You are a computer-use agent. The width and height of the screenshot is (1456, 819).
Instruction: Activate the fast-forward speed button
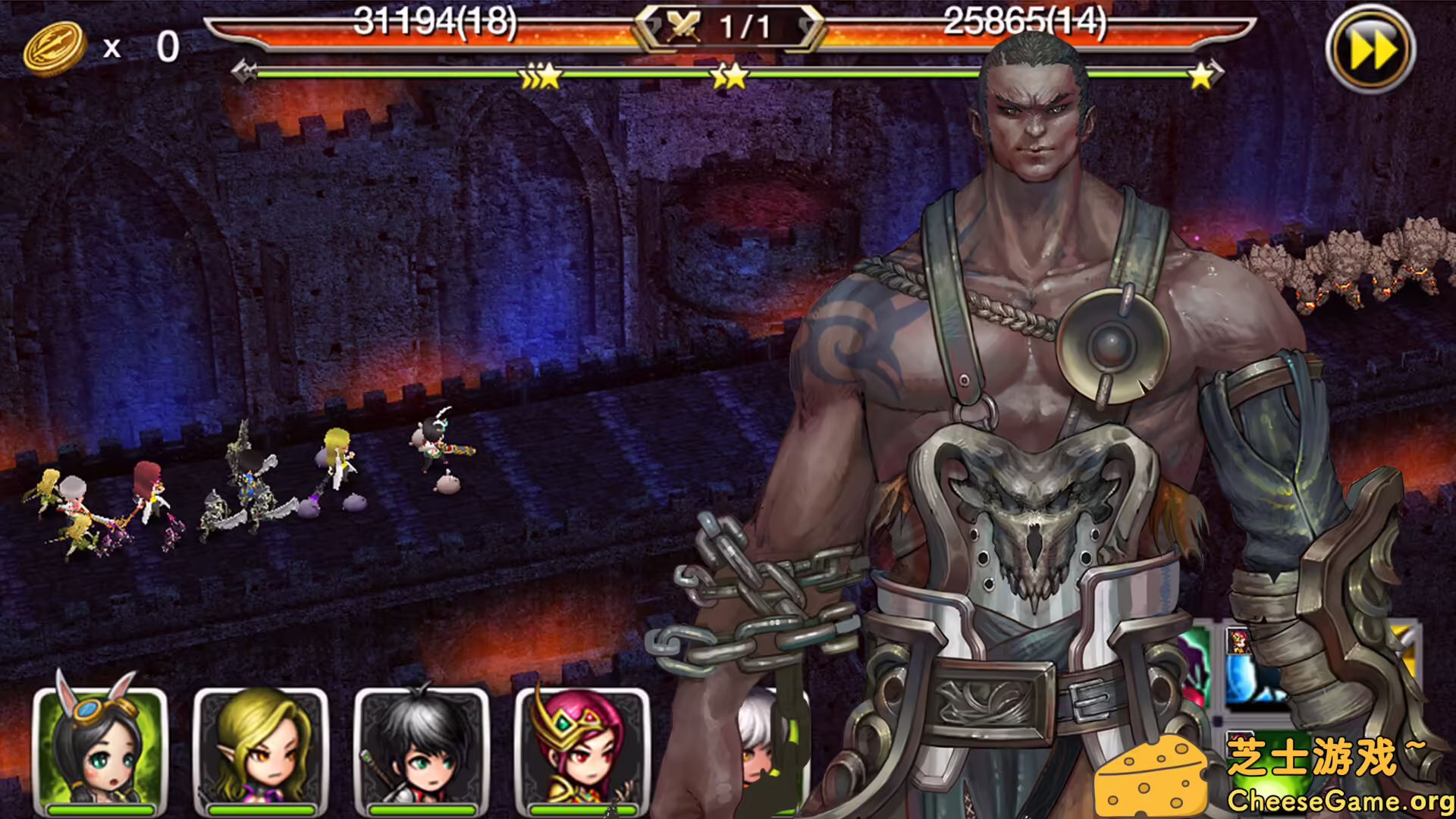1370,50
